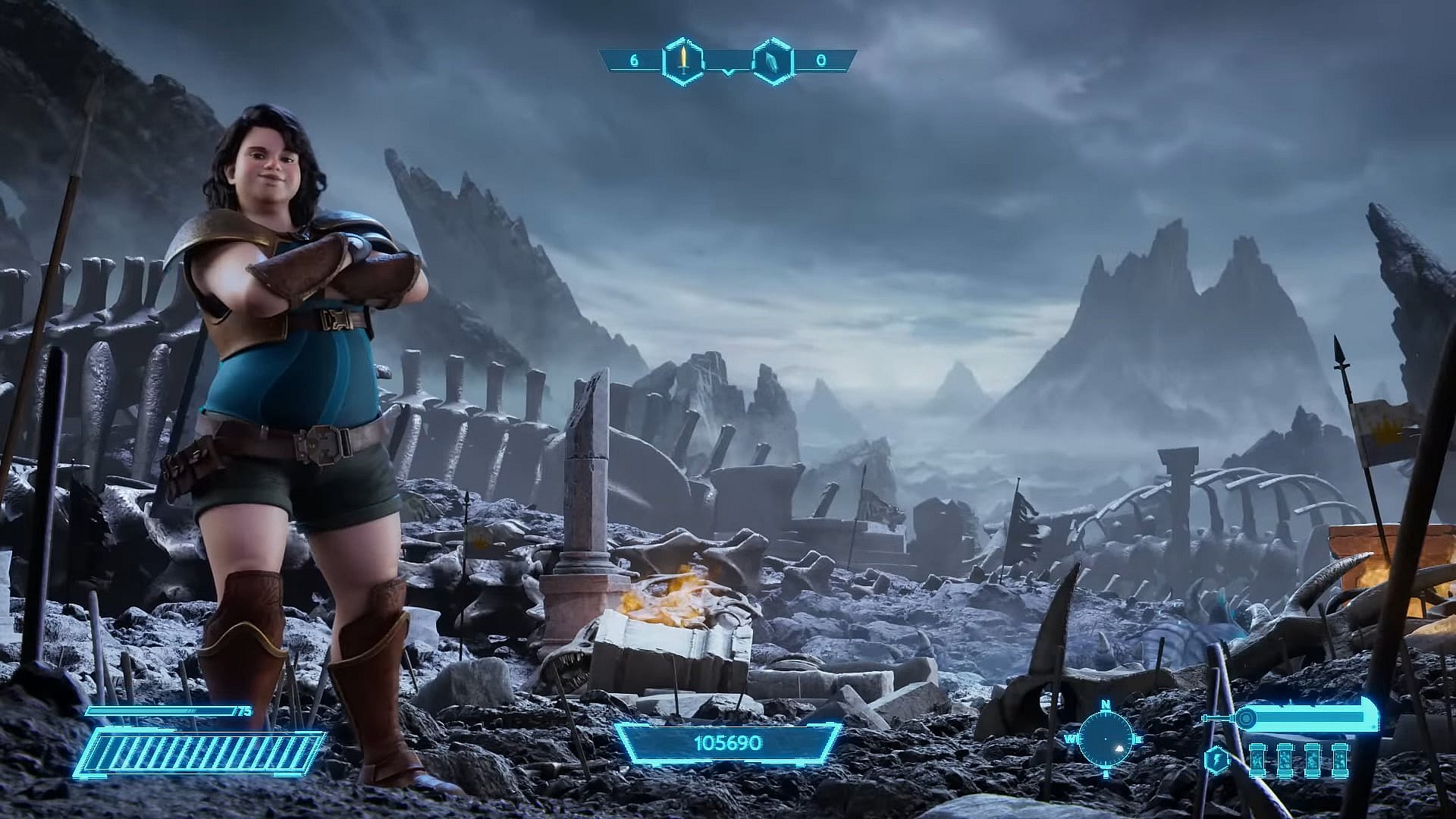
Task: Open the circular compass minimap
Action: (x=1106, y=737)
